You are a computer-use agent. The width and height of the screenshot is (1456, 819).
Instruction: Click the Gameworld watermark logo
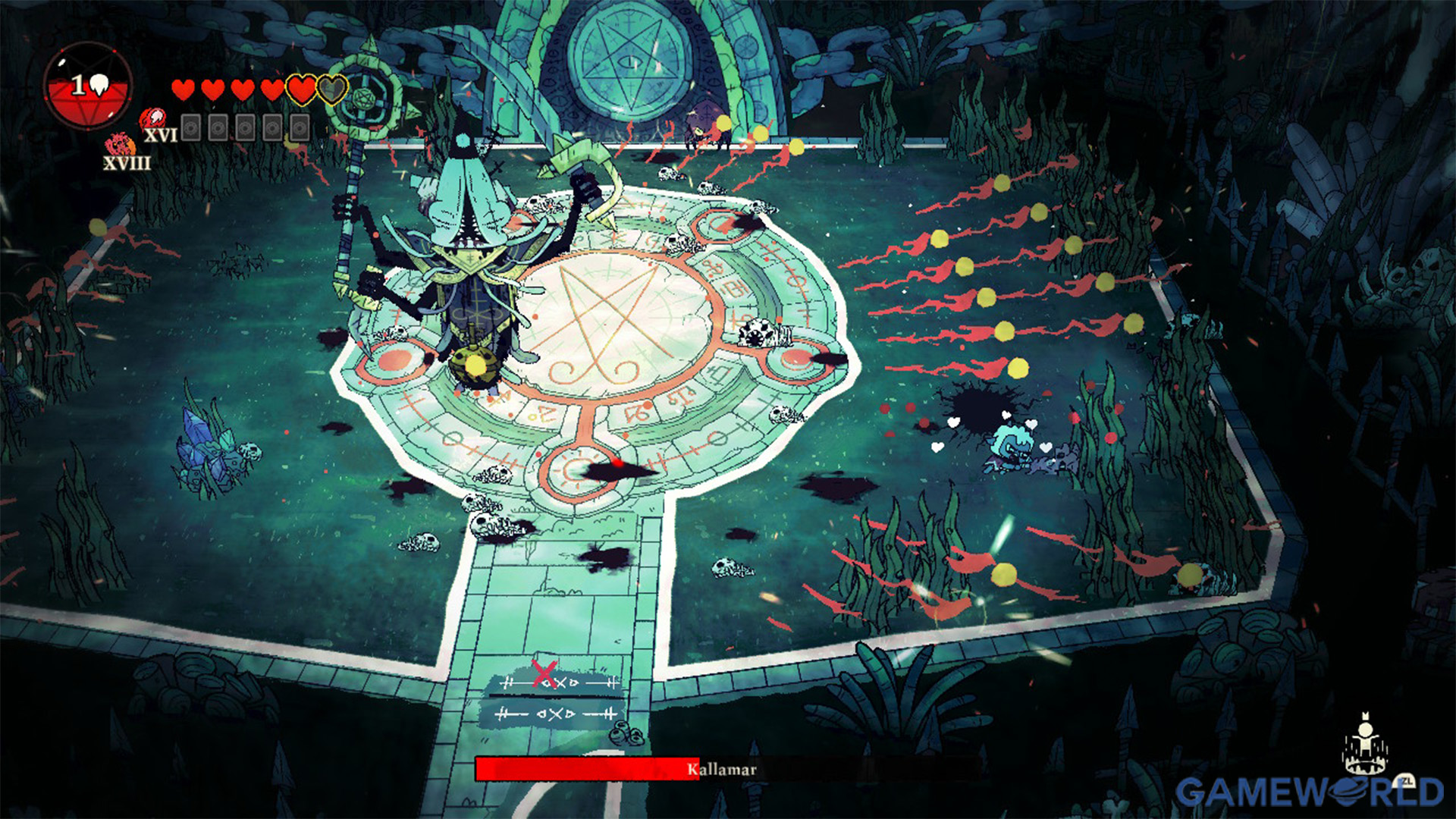(x=1309, y=792)
